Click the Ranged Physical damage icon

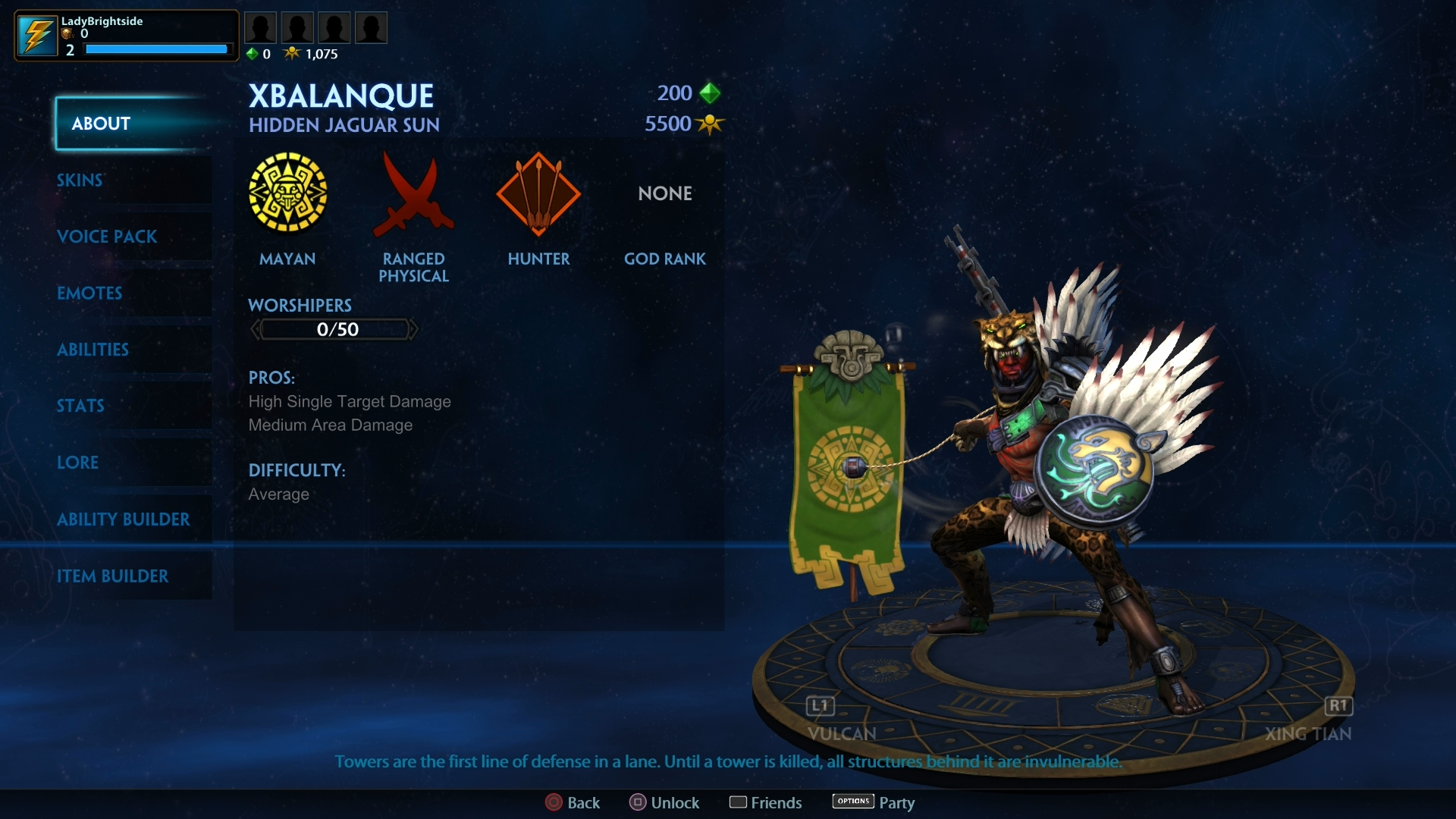[x=414, y=193]
